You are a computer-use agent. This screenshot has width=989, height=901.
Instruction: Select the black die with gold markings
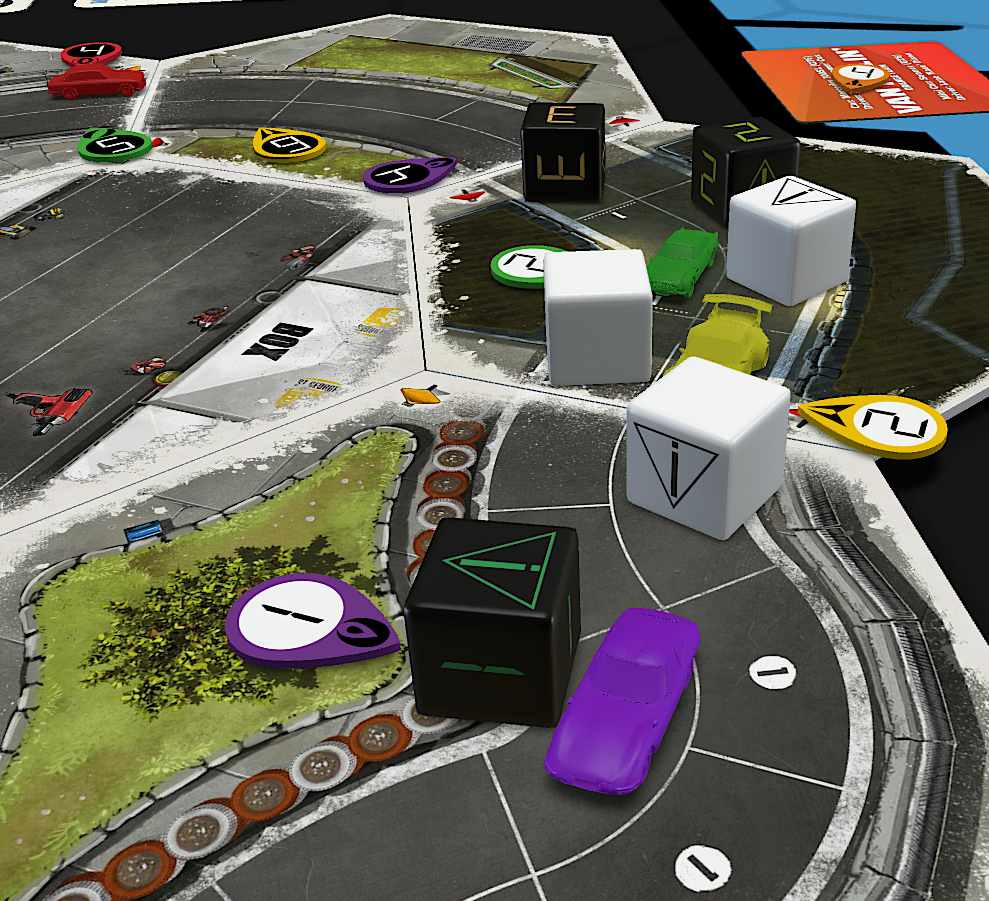click(563, 150)
